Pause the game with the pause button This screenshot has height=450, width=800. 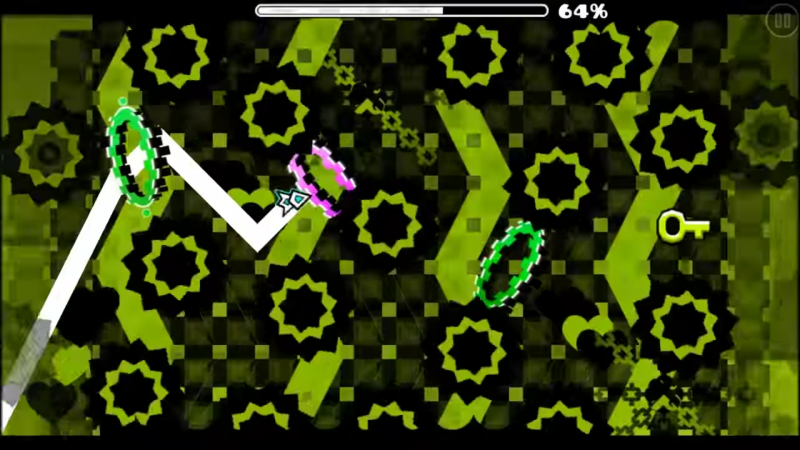(781, 20)
